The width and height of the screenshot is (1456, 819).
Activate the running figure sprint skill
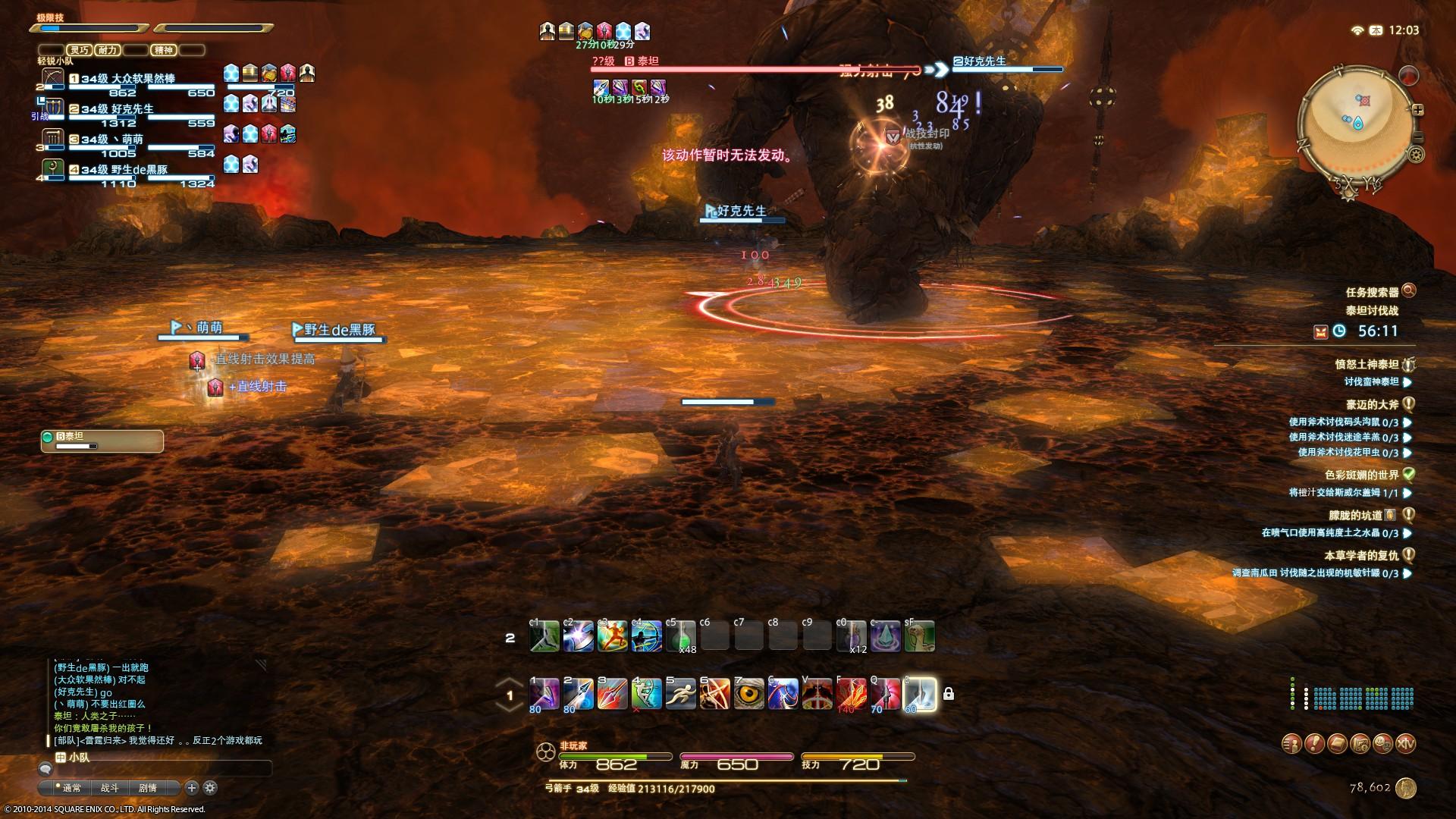point(680,694)
